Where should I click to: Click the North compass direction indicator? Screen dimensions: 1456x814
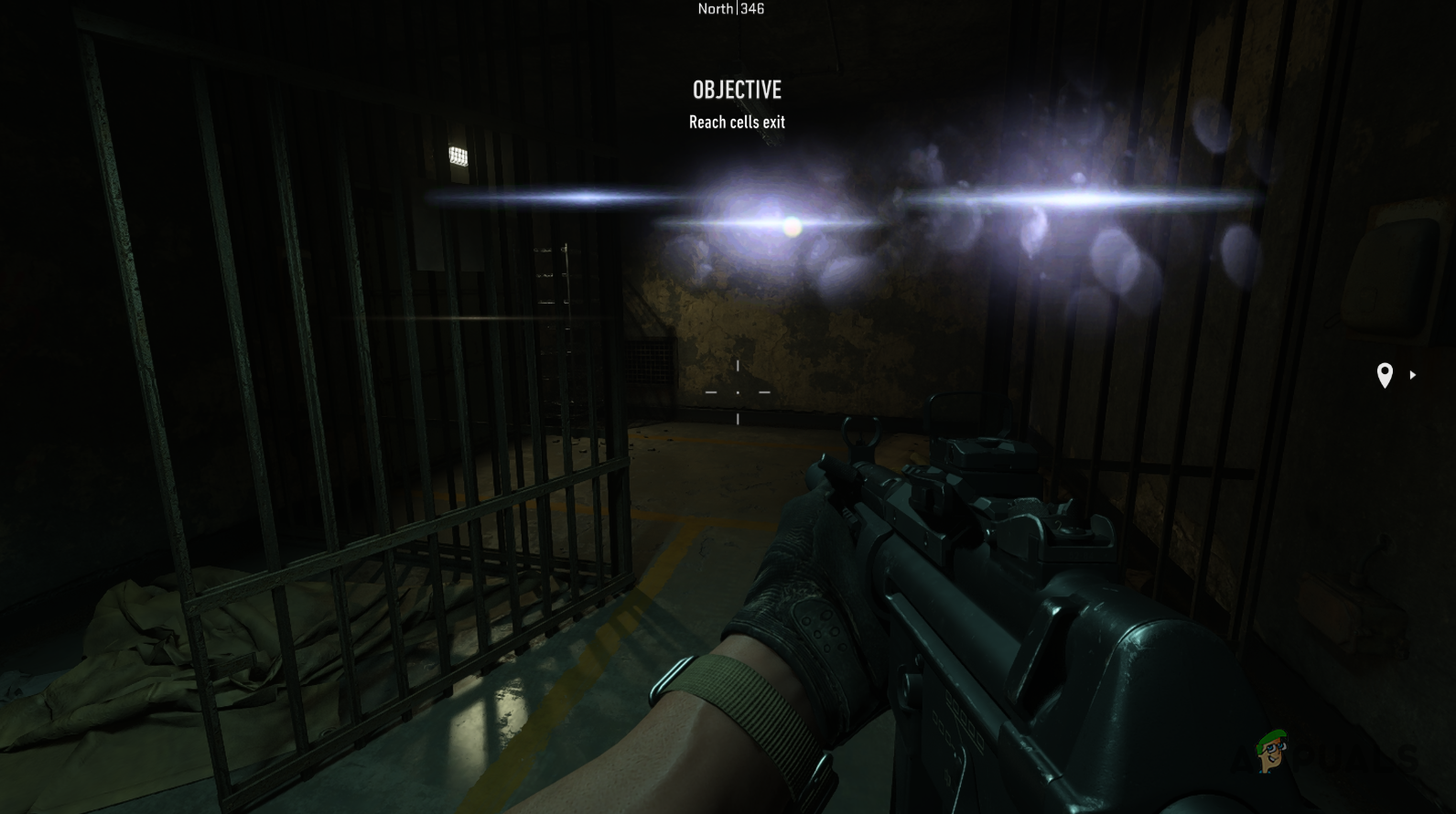pyautogui.click(x=715, y=8)
